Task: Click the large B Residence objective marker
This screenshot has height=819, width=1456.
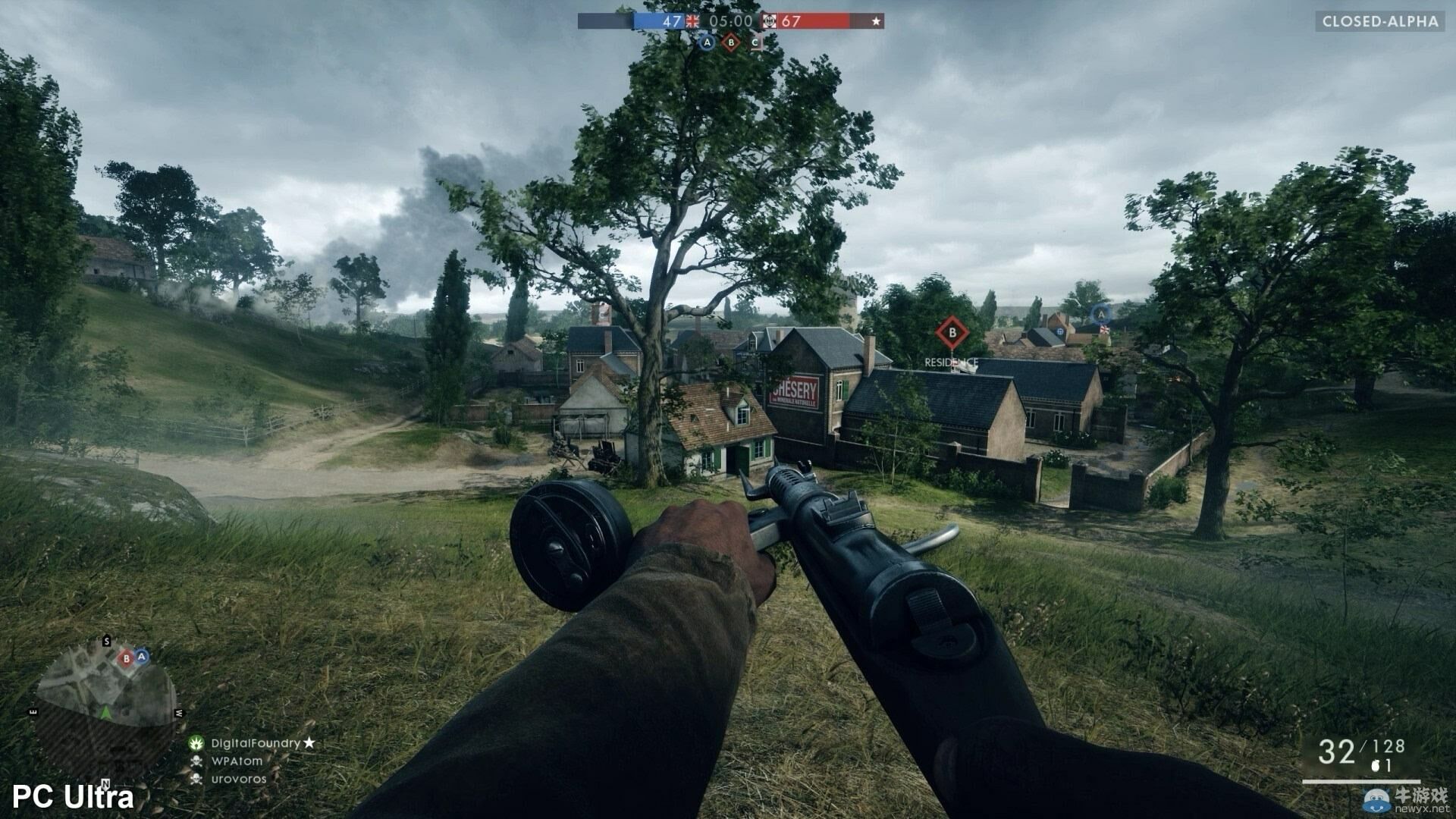Action: coord(952,332)
